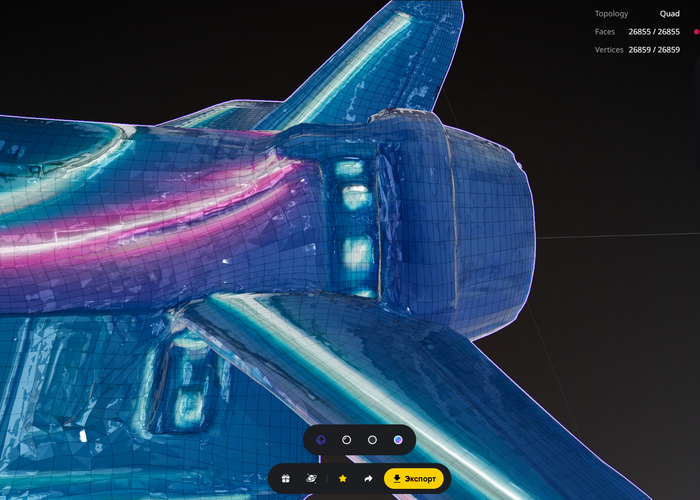
Task: Select the purple wireframe sphere view mode
Action: click(320, 439)
